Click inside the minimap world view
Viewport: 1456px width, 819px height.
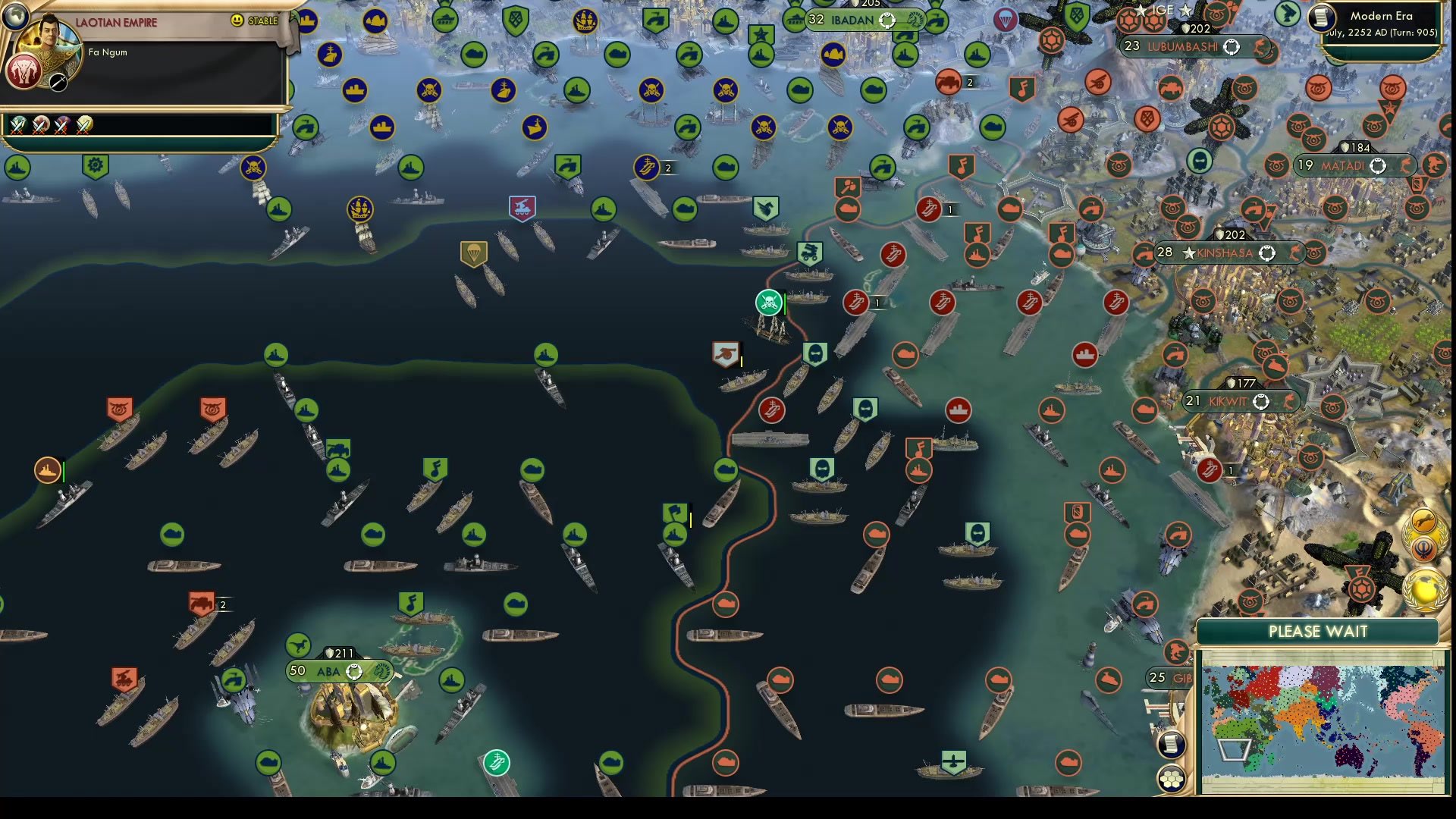coord(1319,720)
